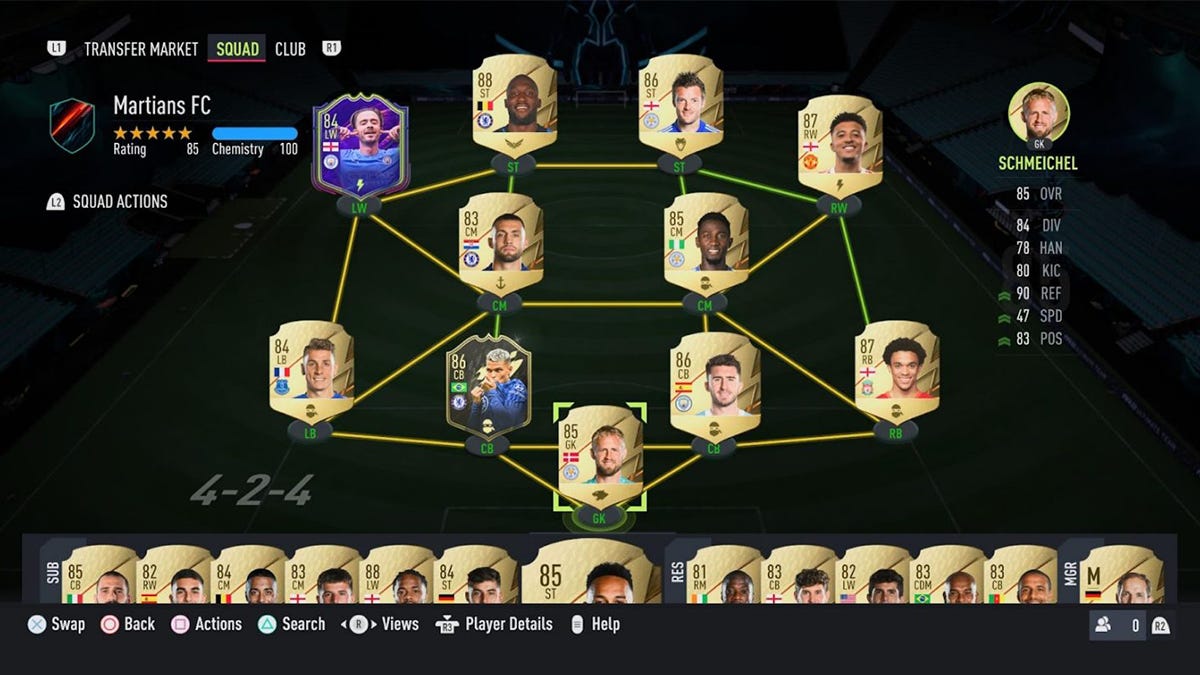Select the 82 LW reserve card
1200x675 pixels.
(873, 574)
